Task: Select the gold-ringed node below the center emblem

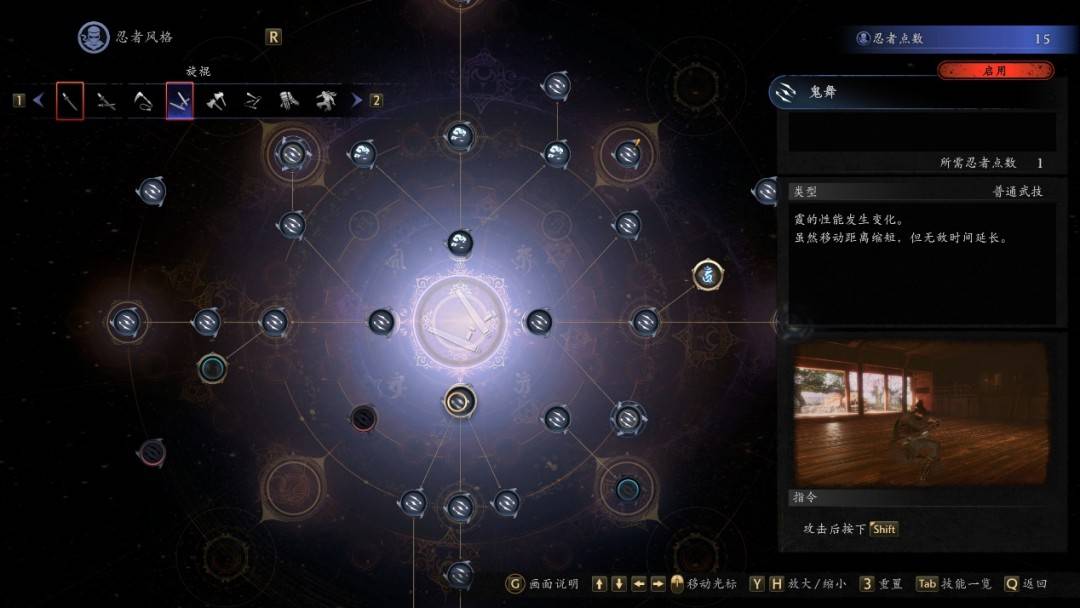Action: pyautogui.click(x=459, y=402)
